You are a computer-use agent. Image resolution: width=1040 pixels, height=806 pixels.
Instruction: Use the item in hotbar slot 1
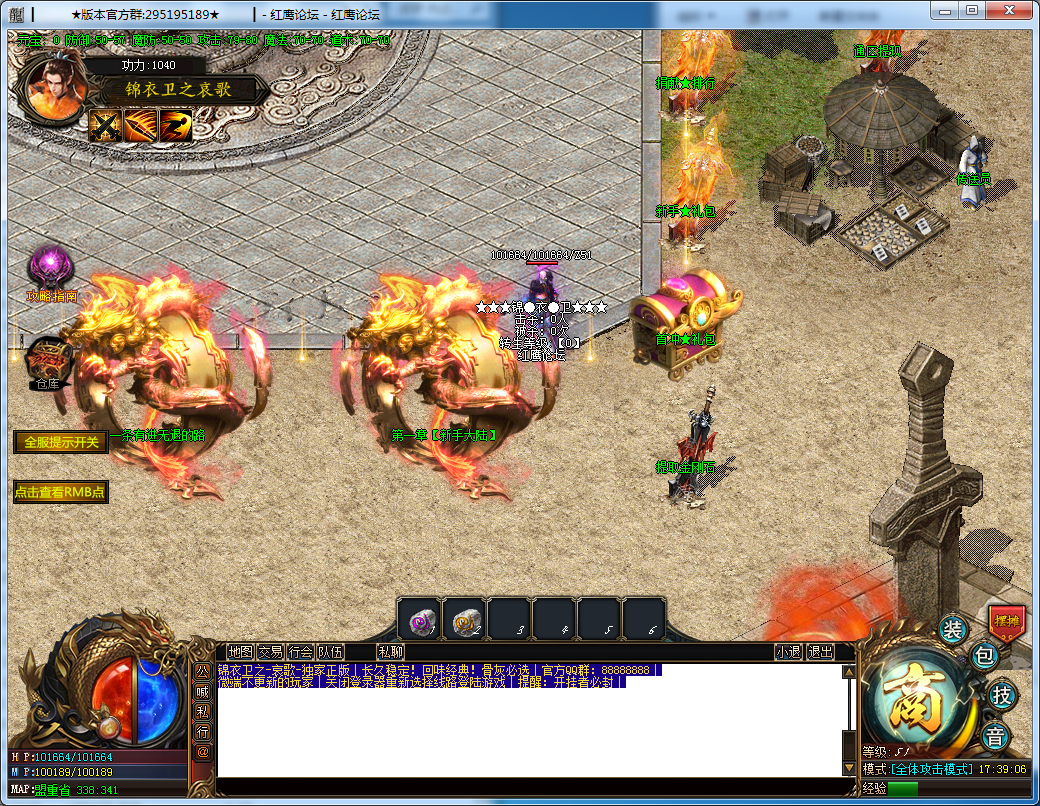[419, 620]
